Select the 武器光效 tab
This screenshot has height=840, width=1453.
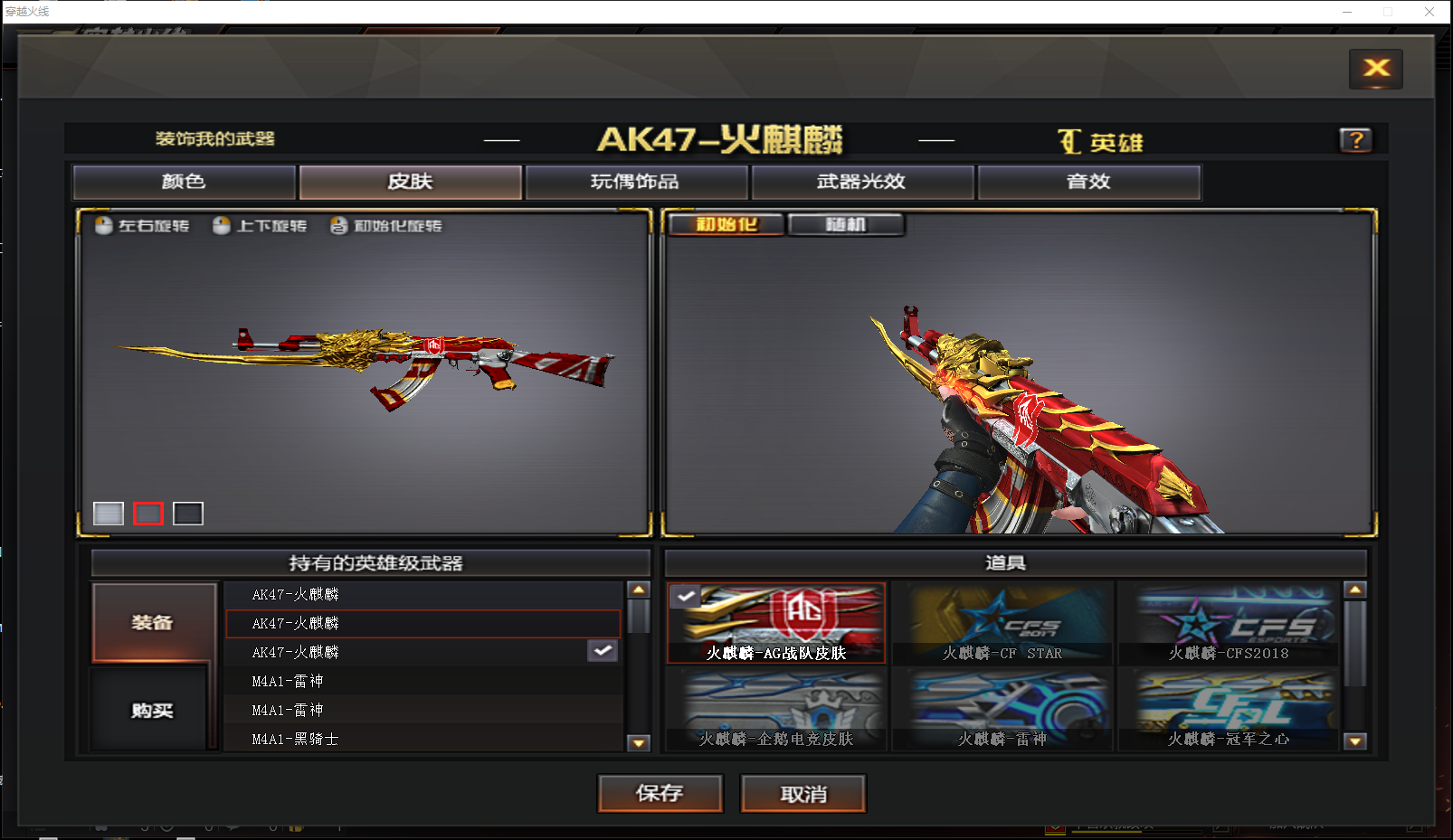(862, 182)
